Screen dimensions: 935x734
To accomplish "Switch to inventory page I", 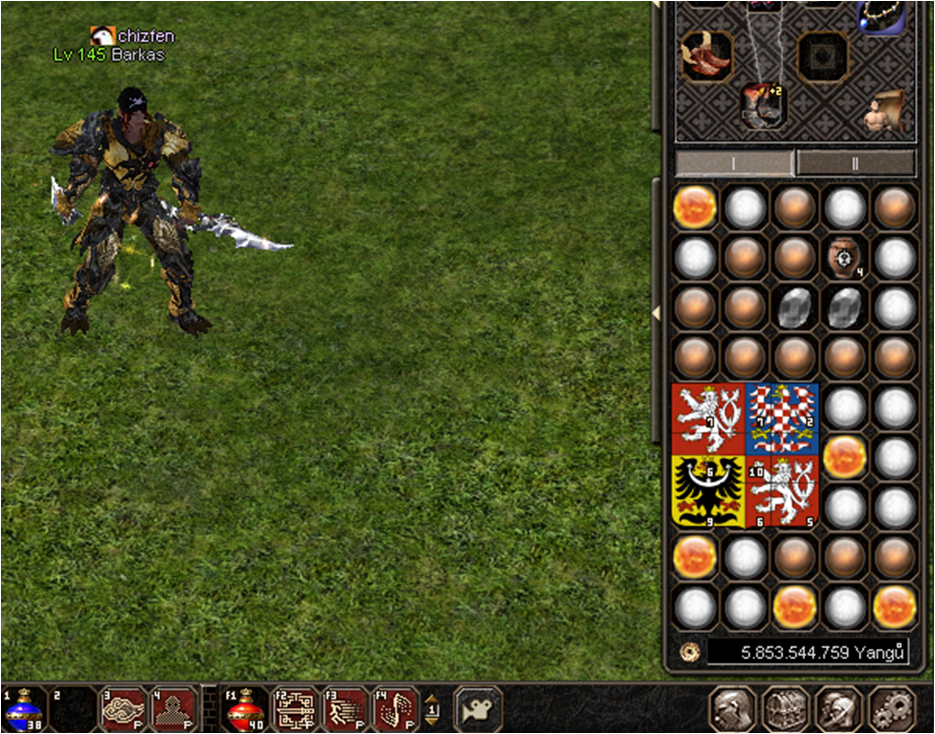I will click(734, 163).
